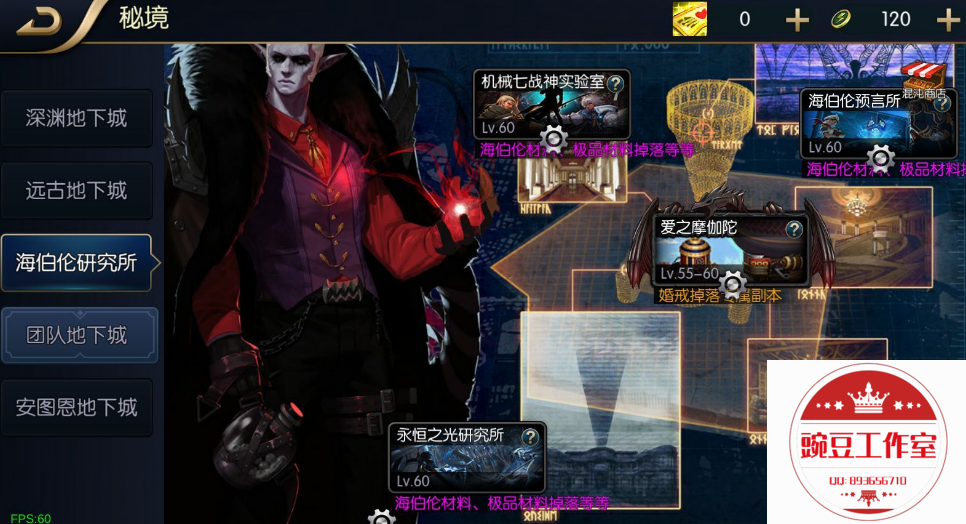
Task: Open the 团队地下城 tab
Action: click(77, 335)
